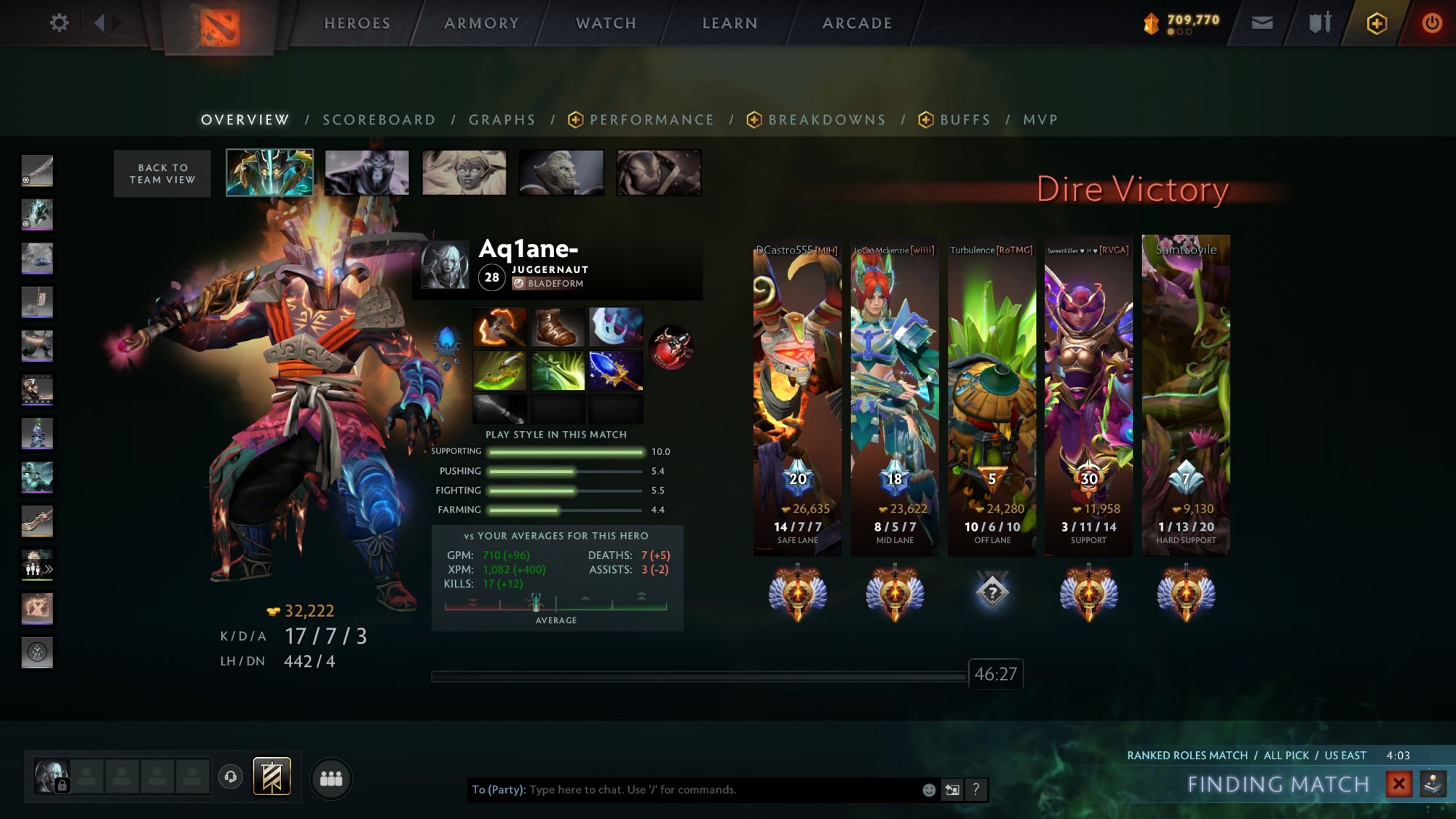Click the red power quit button
The image size is (1456, 819).
coord(1431,23)
